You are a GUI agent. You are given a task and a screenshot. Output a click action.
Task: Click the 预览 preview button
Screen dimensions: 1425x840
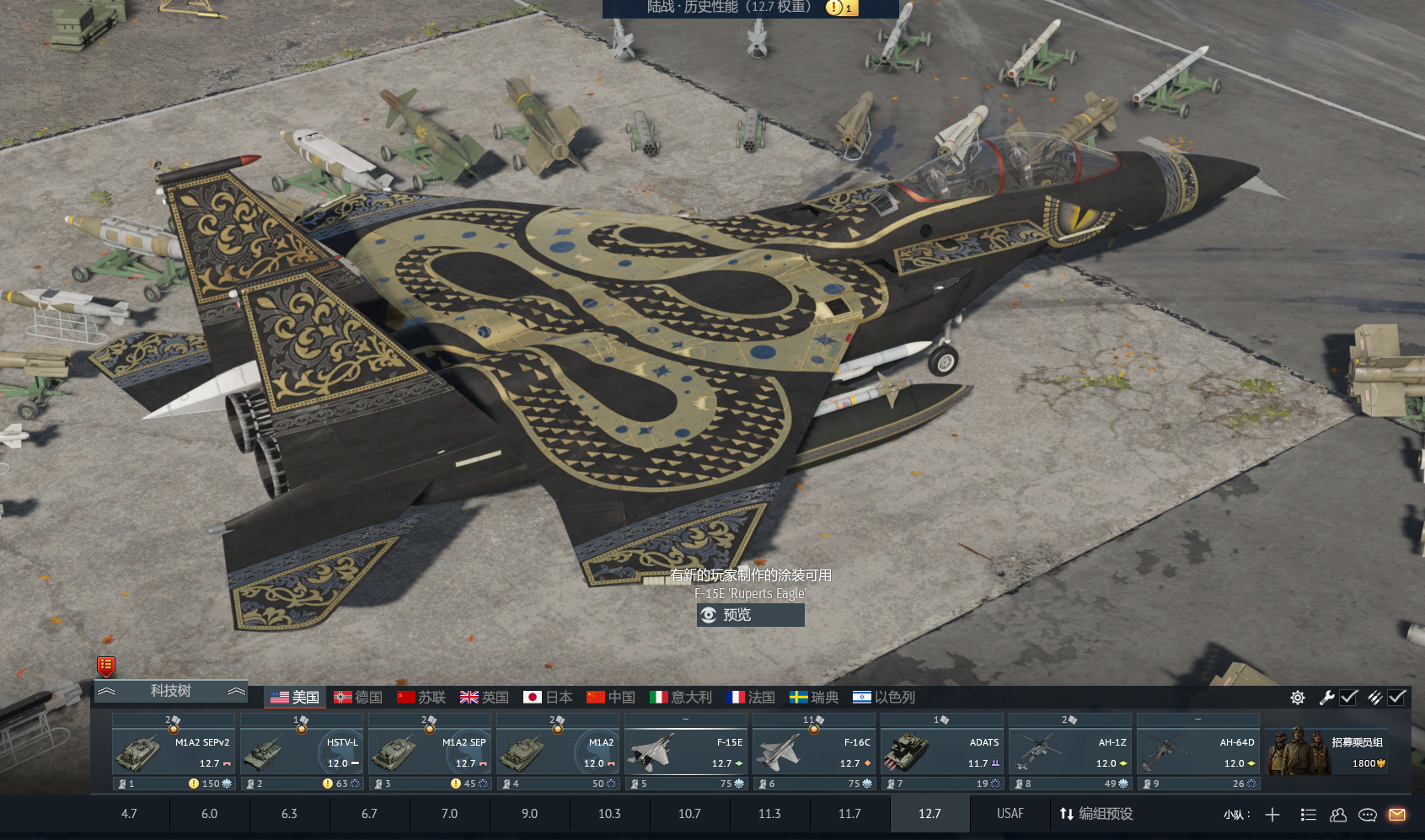(x=750, y=615)
